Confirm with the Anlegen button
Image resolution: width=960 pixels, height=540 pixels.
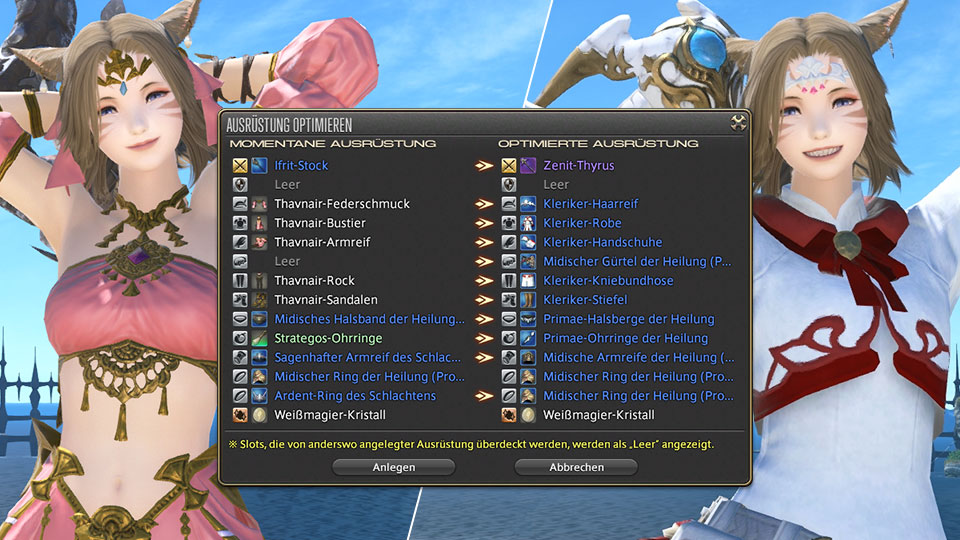[x=394, y=467]
